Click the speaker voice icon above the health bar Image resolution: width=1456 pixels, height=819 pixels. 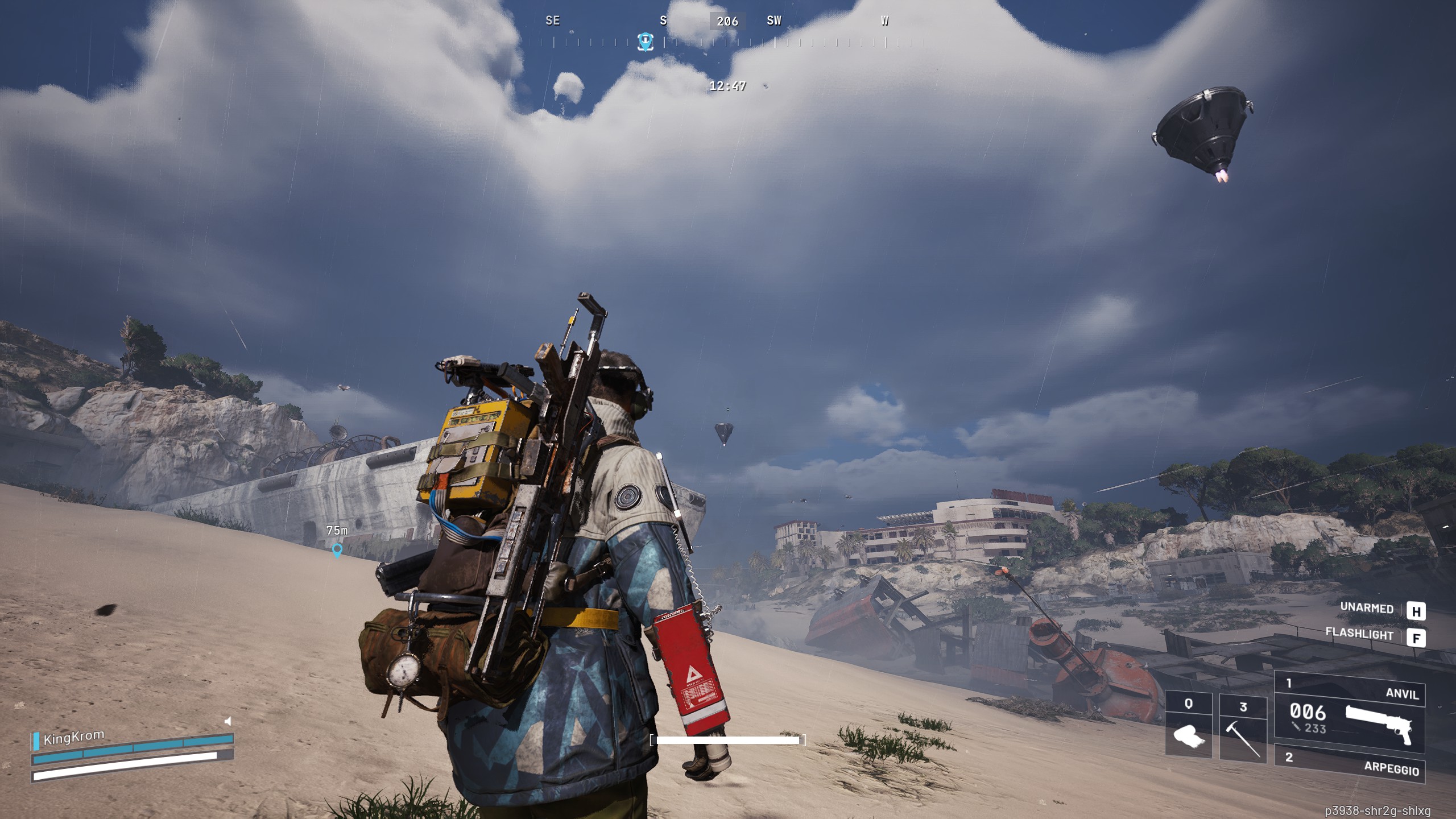228,721
